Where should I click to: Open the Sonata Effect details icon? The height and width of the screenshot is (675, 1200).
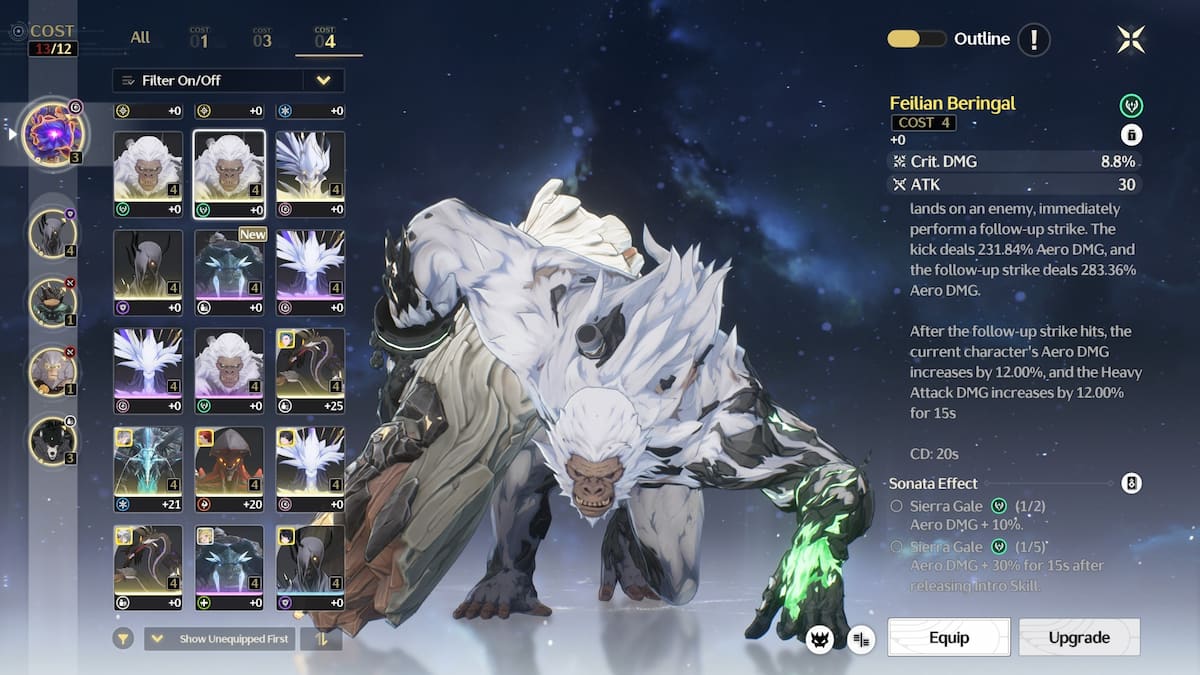[1131, 483]
